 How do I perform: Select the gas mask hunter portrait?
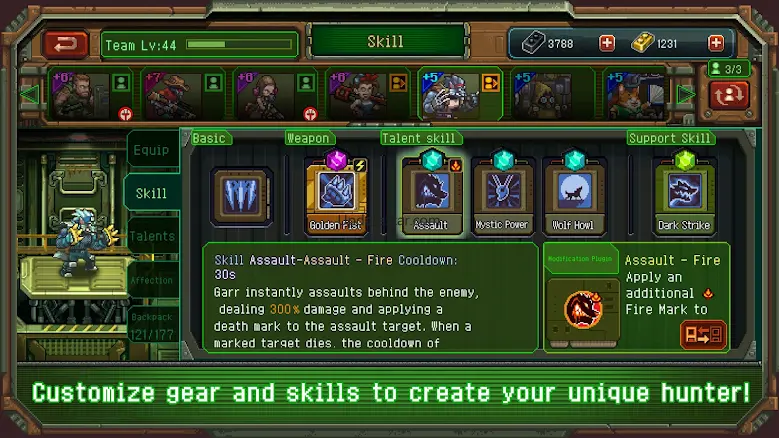(x=542, y=95)
